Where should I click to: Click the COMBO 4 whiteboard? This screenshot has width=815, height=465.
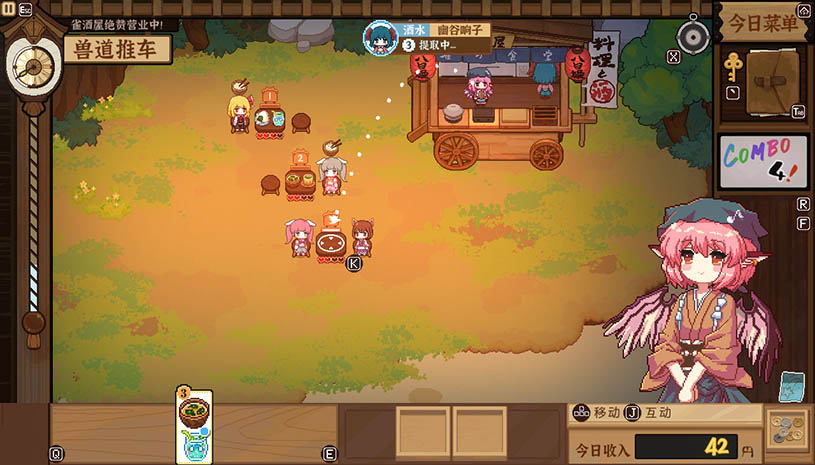click(x=763, y=162)
